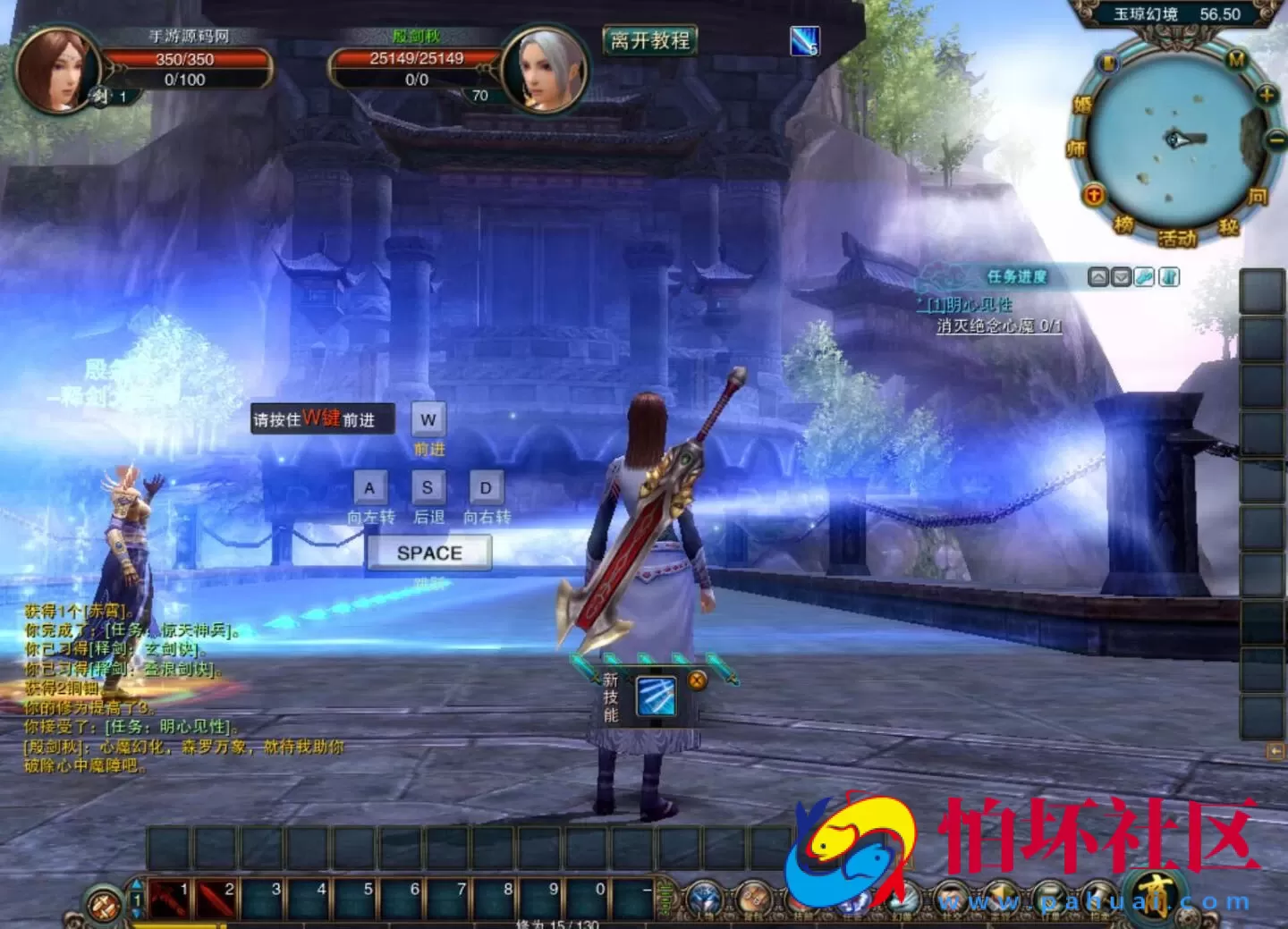Collapse the quest tracker with the up arrow

(1097, 277)
